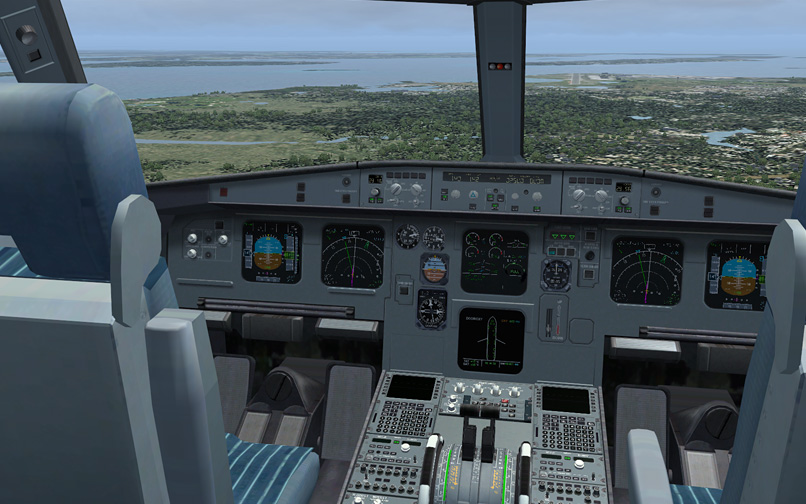This screenshot has width=806, height=504.
Task: Toggle the landing gear lever
Action: point(551,323)
